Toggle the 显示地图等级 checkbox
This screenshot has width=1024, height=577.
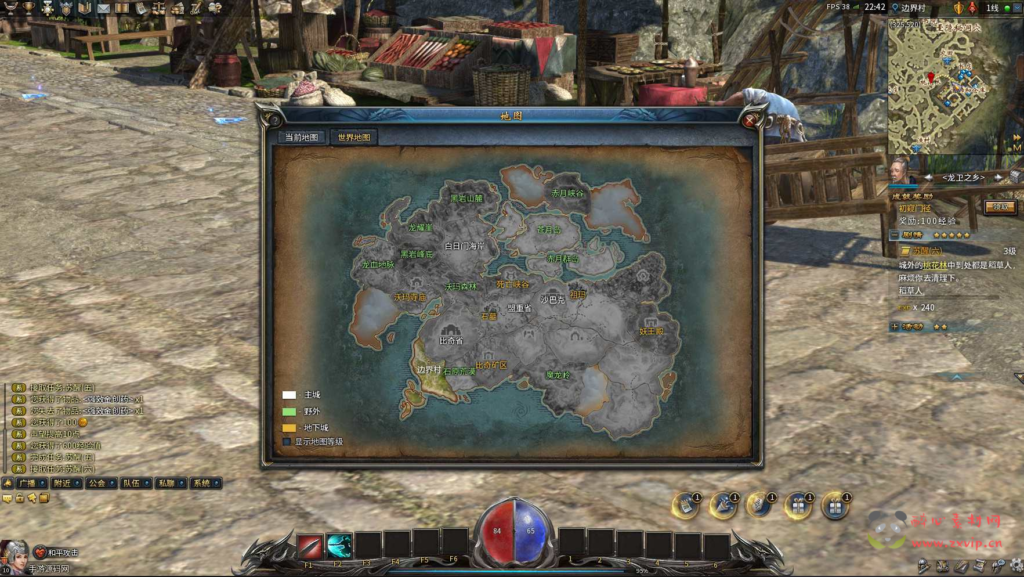click(287, 441)
